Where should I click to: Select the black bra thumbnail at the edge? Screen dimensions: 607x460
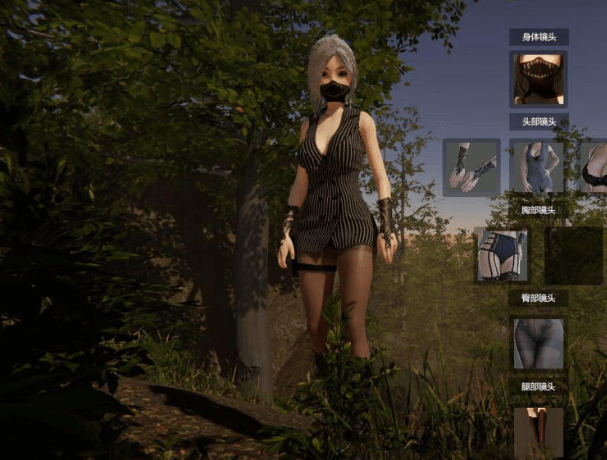point(595,167)
